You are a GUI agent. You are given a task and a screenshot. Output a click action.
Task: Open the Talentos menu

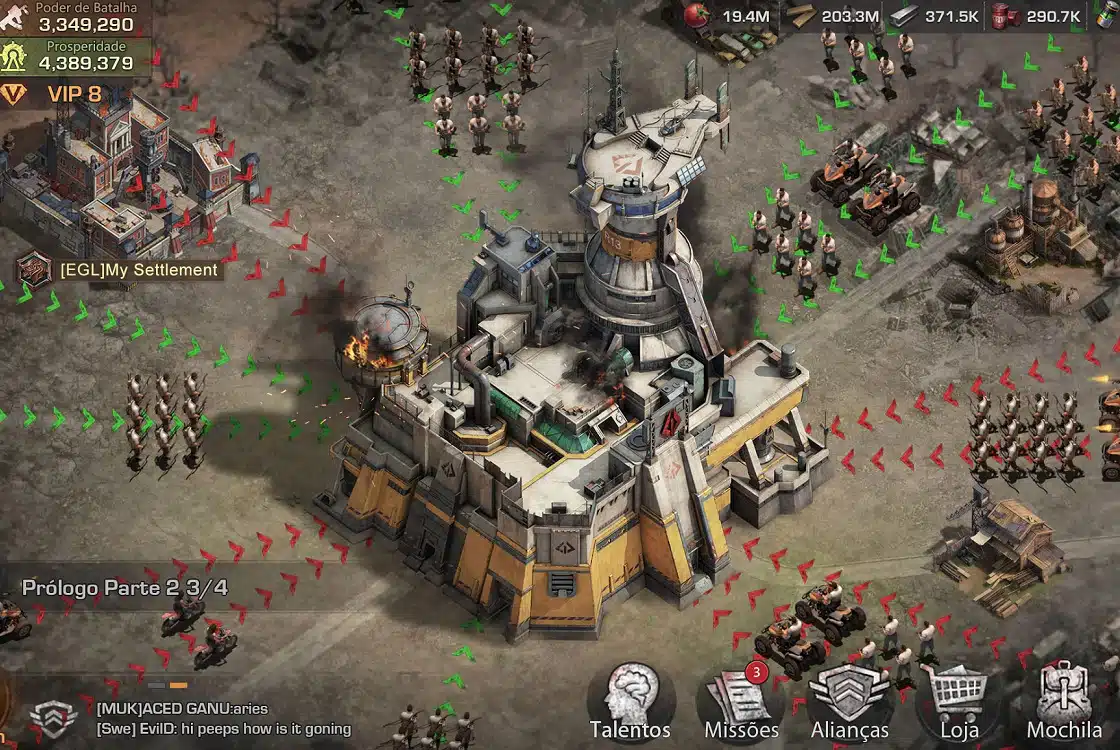tap(630, 702)
